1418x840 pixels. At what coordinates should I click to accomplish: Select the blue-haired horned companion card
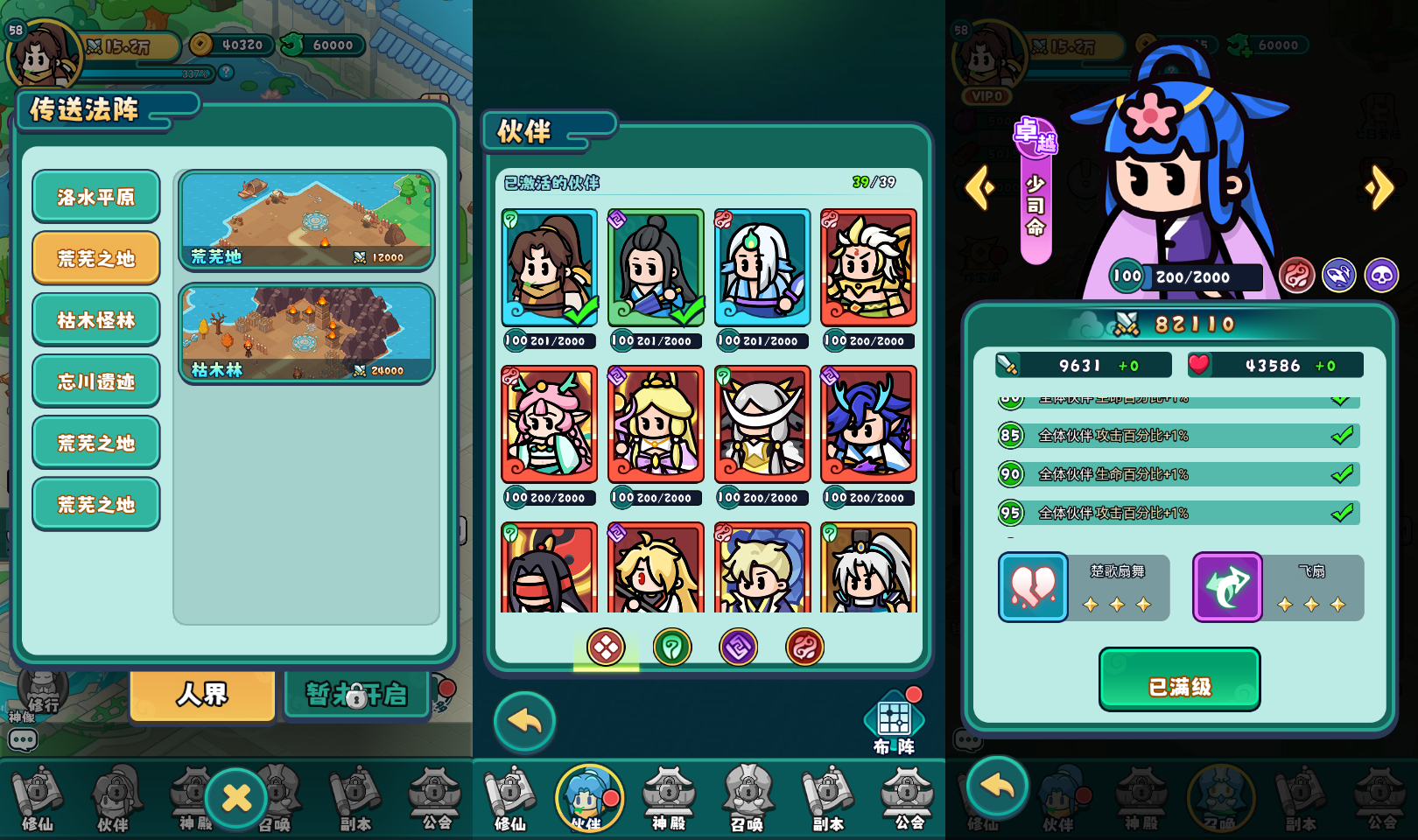click(x=868, y=424)
